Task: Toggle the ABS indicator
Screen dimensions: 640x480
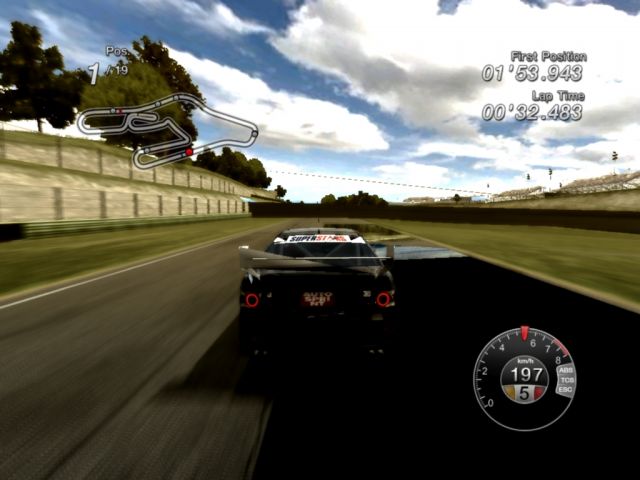Action: click(566, 371)
